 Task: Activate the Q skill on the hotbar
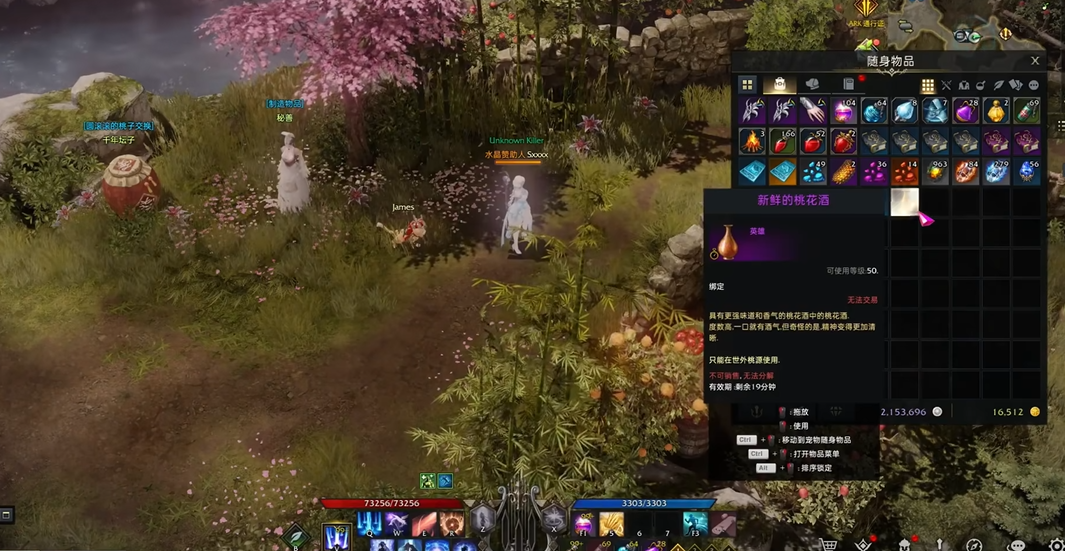[x=368, y=524]
